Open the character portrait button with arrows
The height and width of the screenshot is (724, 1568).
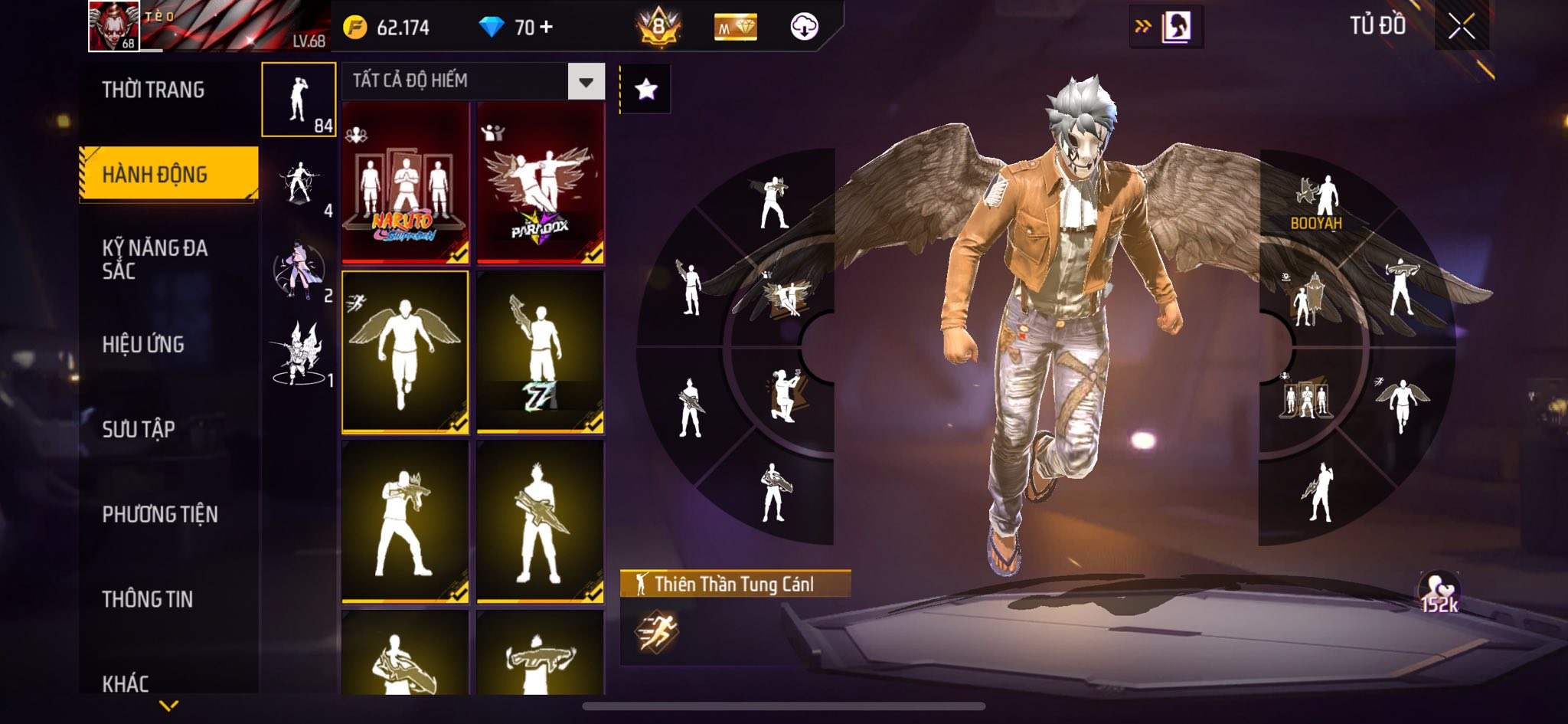(1166, 27)
